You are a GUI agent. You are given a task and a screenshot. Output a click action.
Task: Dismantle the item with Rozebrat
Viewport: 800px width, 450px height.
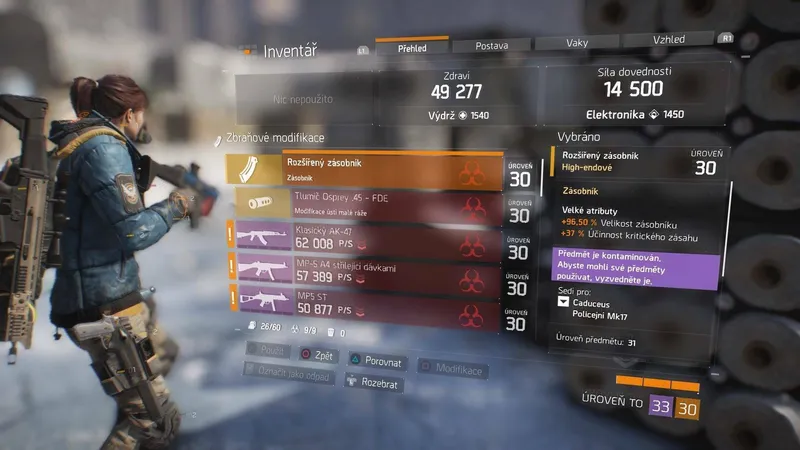point(374,380)
